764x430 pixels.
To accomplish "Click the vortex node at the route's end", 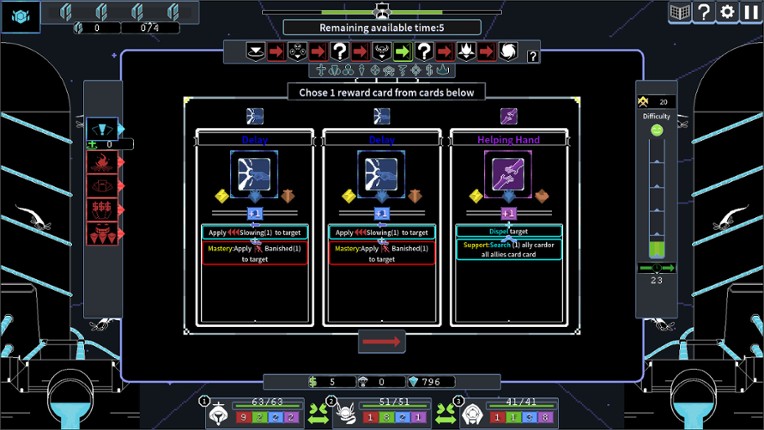I will [509, 51].
